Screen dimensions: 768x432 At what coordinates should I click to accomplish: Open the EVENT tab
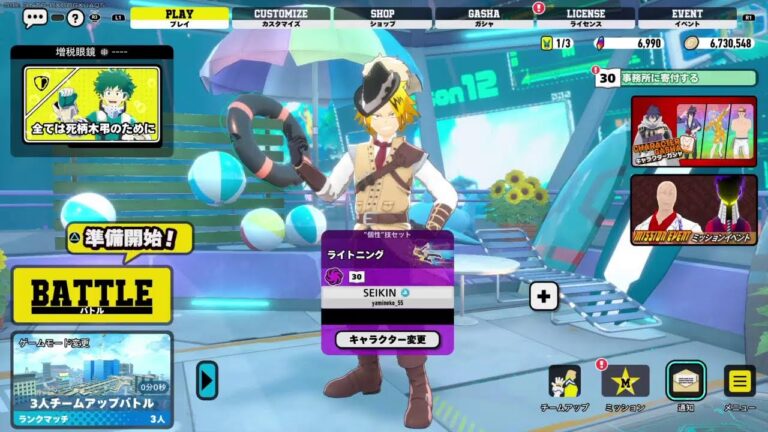point(687,17)
